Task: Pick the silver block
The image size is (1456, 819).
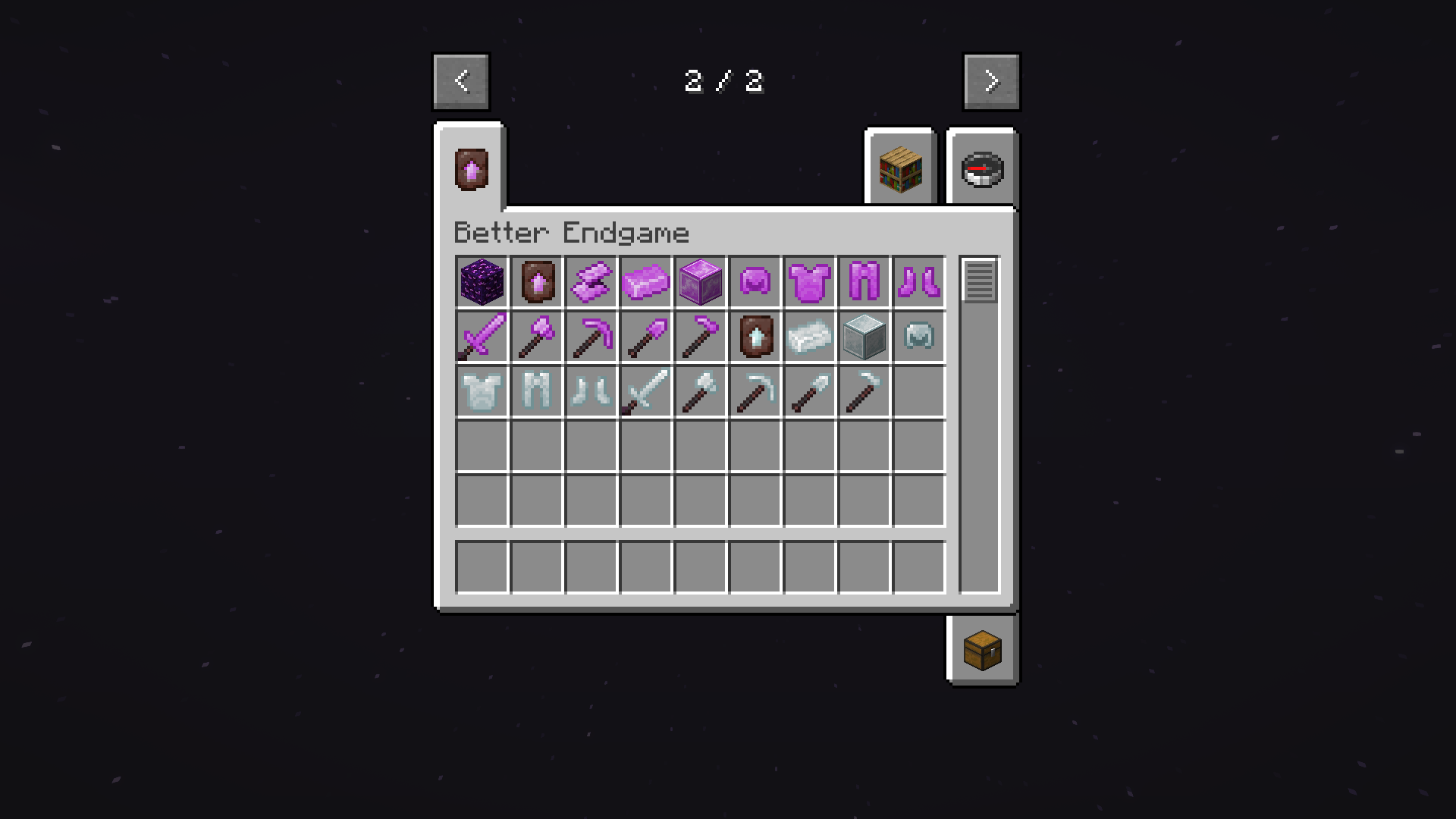Action: pos(864,337)
